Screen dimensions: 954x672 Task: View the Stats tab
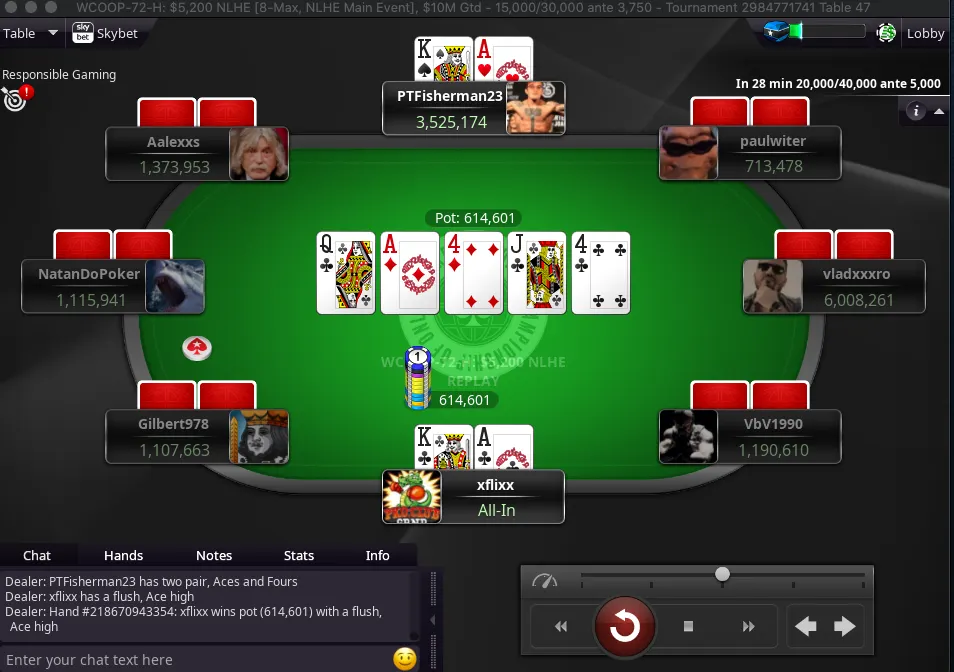(299, 555)
